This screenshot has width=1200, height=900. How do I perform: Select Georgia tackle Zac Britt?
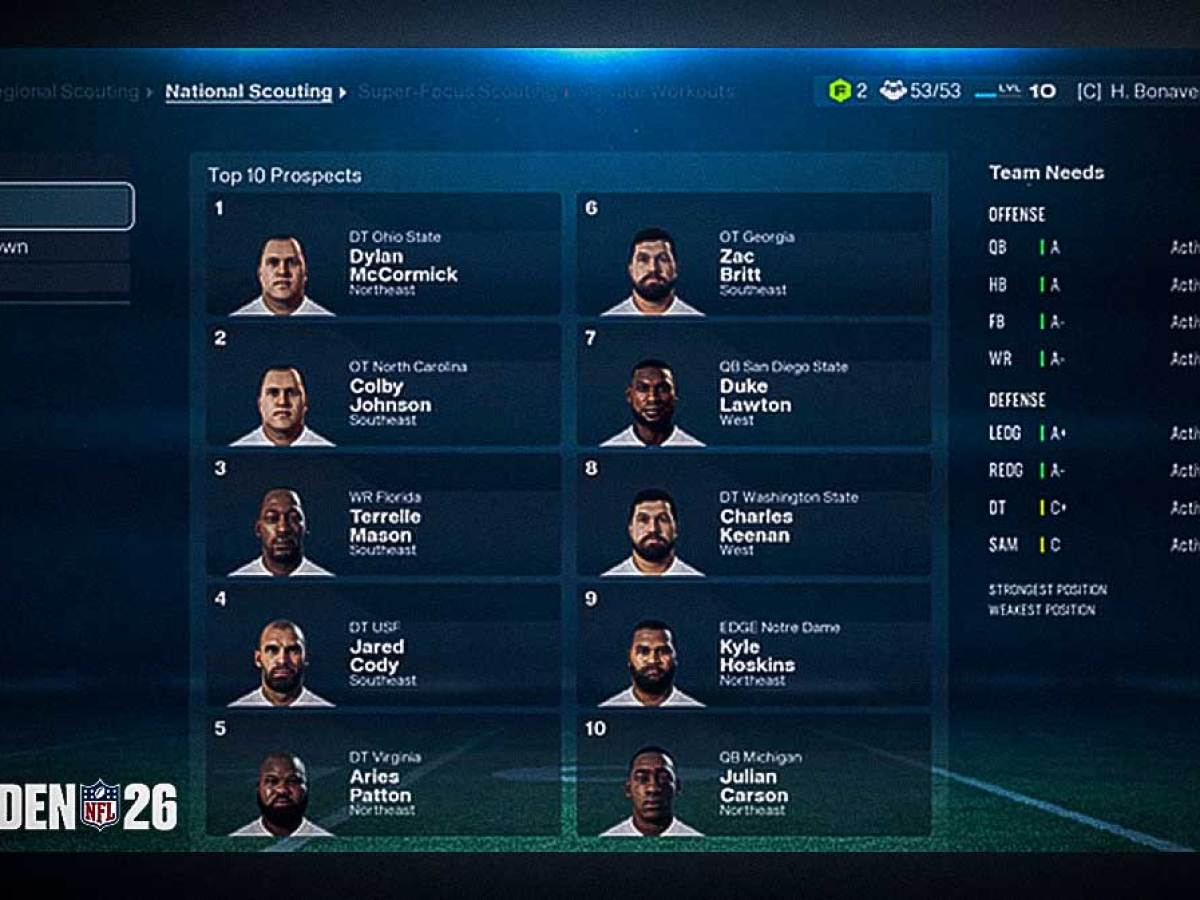coord(754,255)
